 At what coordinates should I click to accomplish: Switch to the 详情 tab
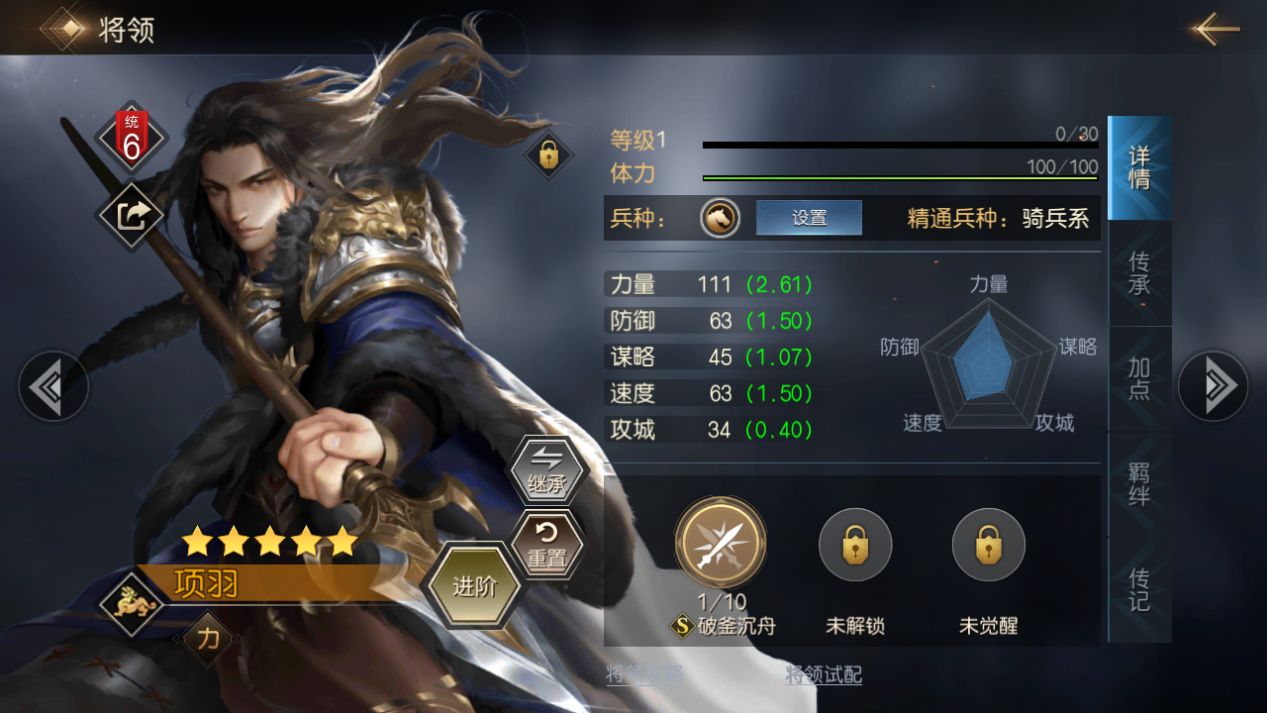tap(1139, 168)
